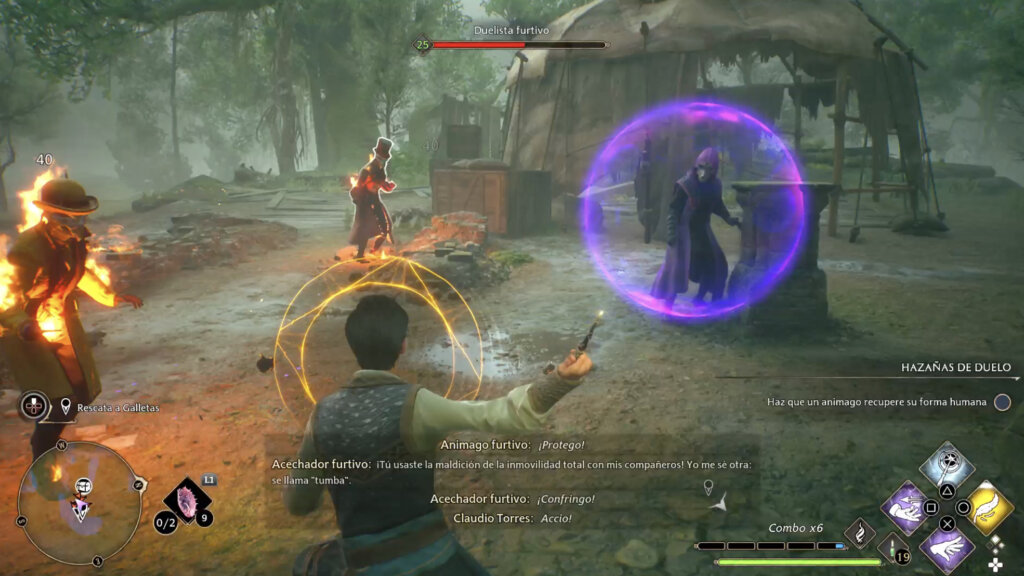Screen dimensions: 1024x576
Task: Cast the purple hand-with-arrow spell
Action: [x=907, y=506]
